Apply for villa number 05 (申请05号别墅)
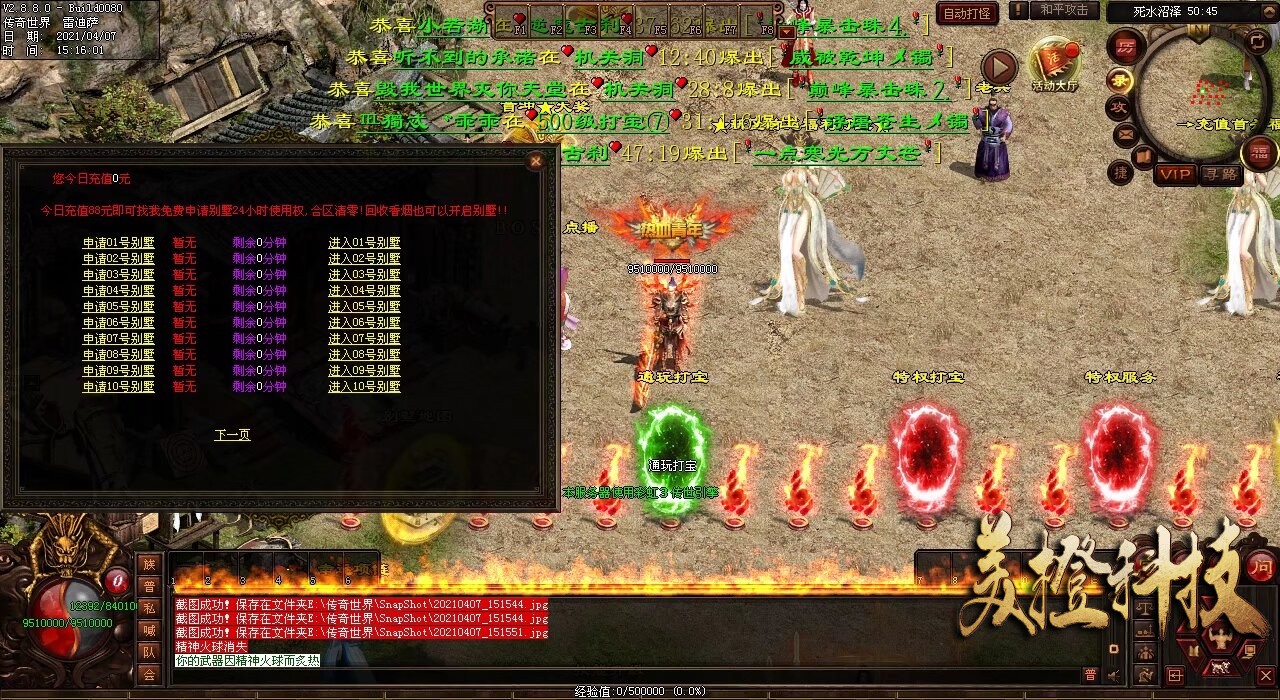 [x=118, y=307]
